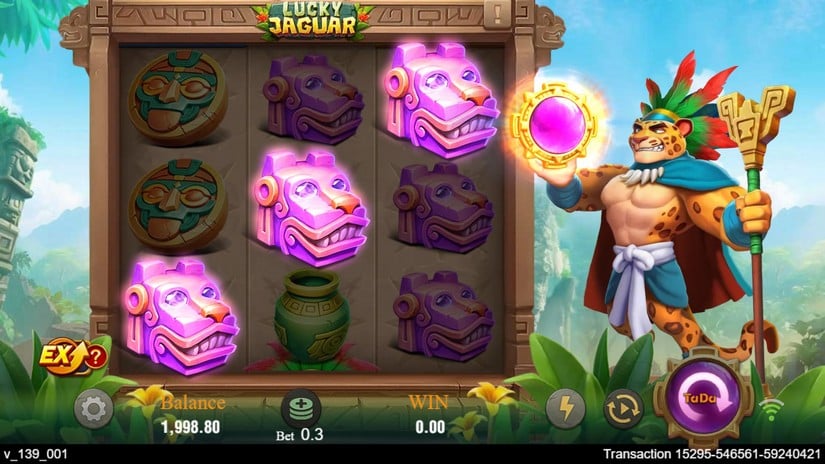
Task: Open the gear settings menu
Action: tap(93, 409)
